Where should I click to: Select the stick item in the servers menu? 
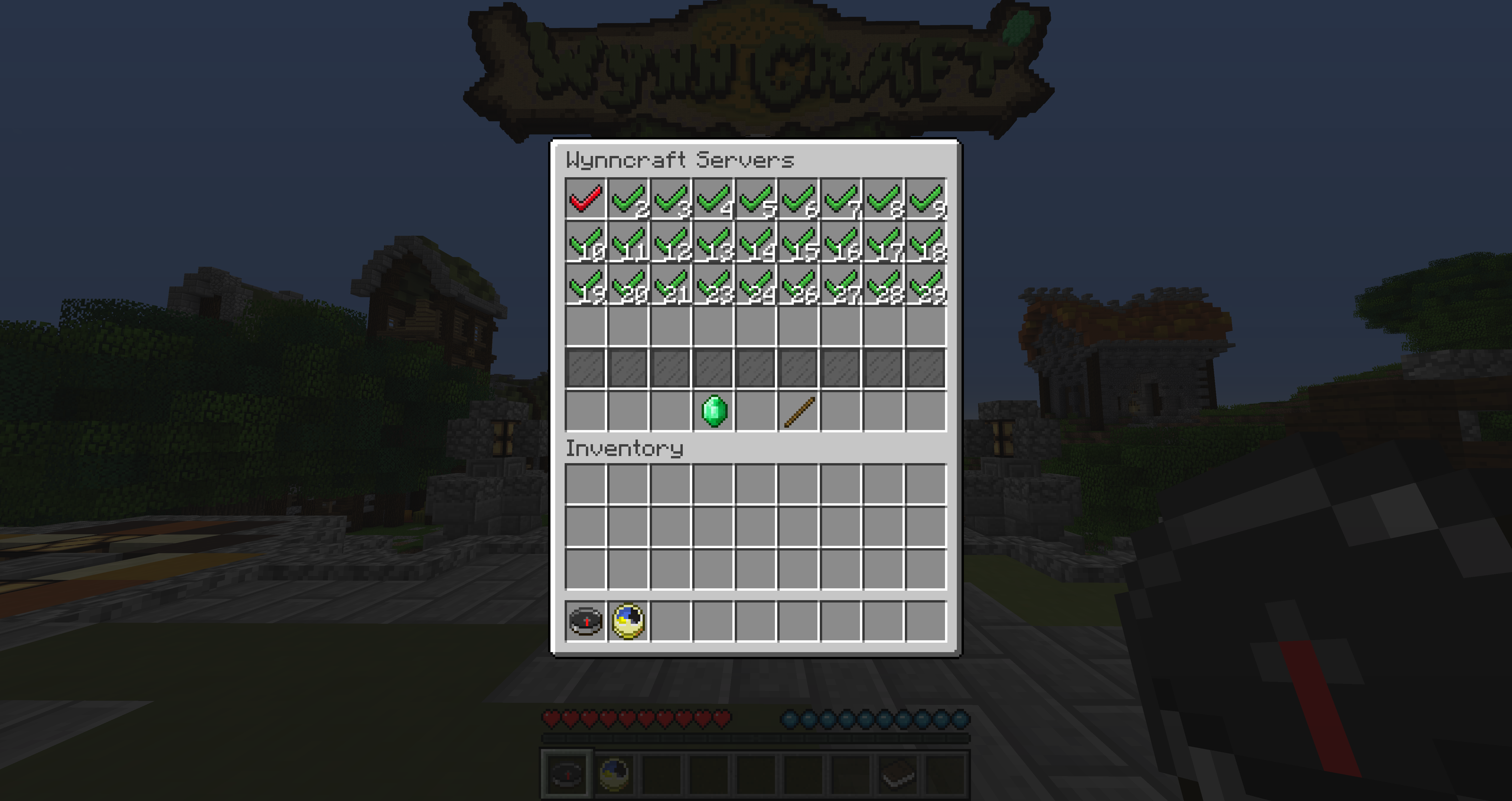[799, 412]
